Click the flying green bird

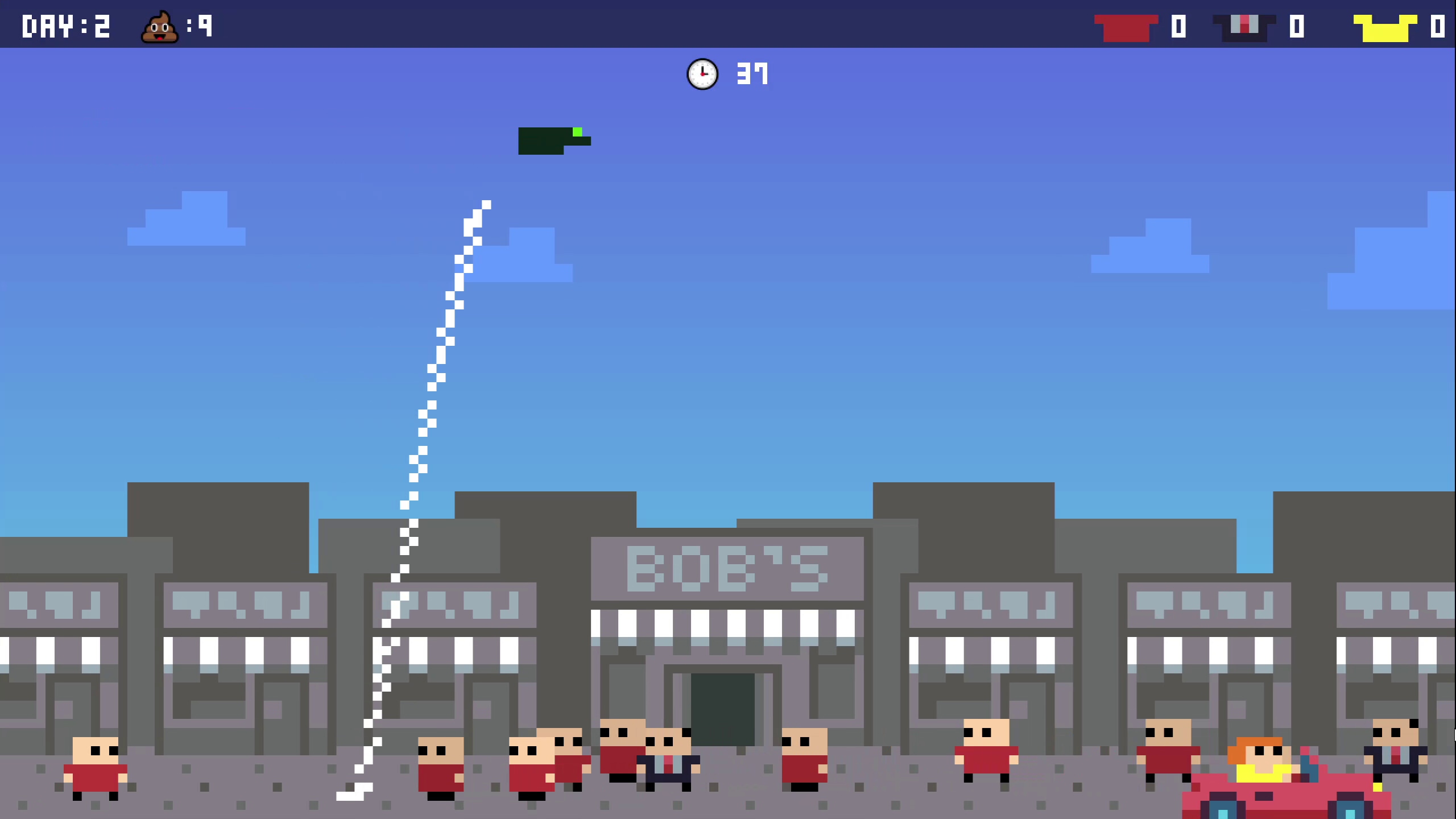tap(549, 139)
